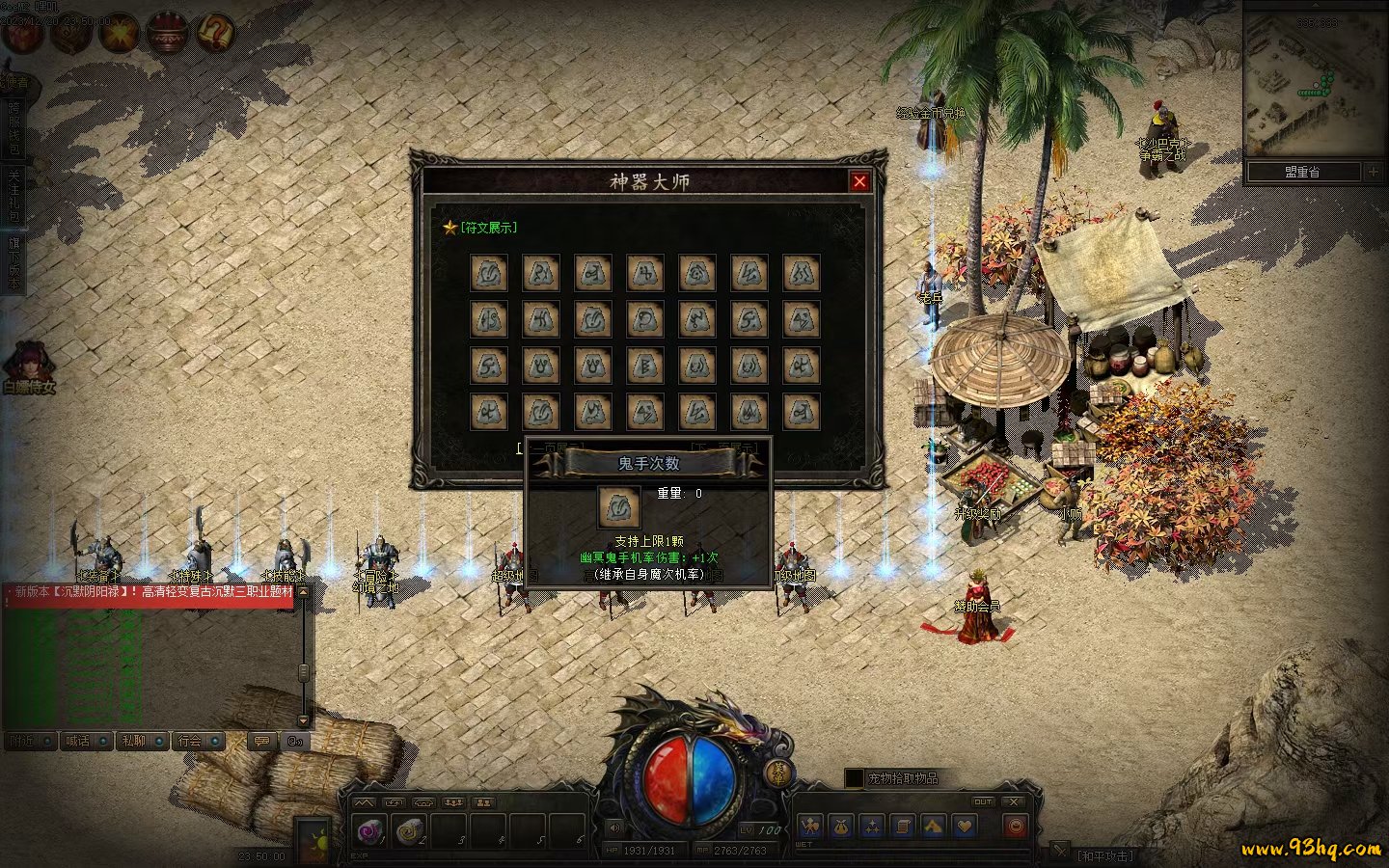Close the 神器大师 window
1389x868 pixels.
coord(859,181)
